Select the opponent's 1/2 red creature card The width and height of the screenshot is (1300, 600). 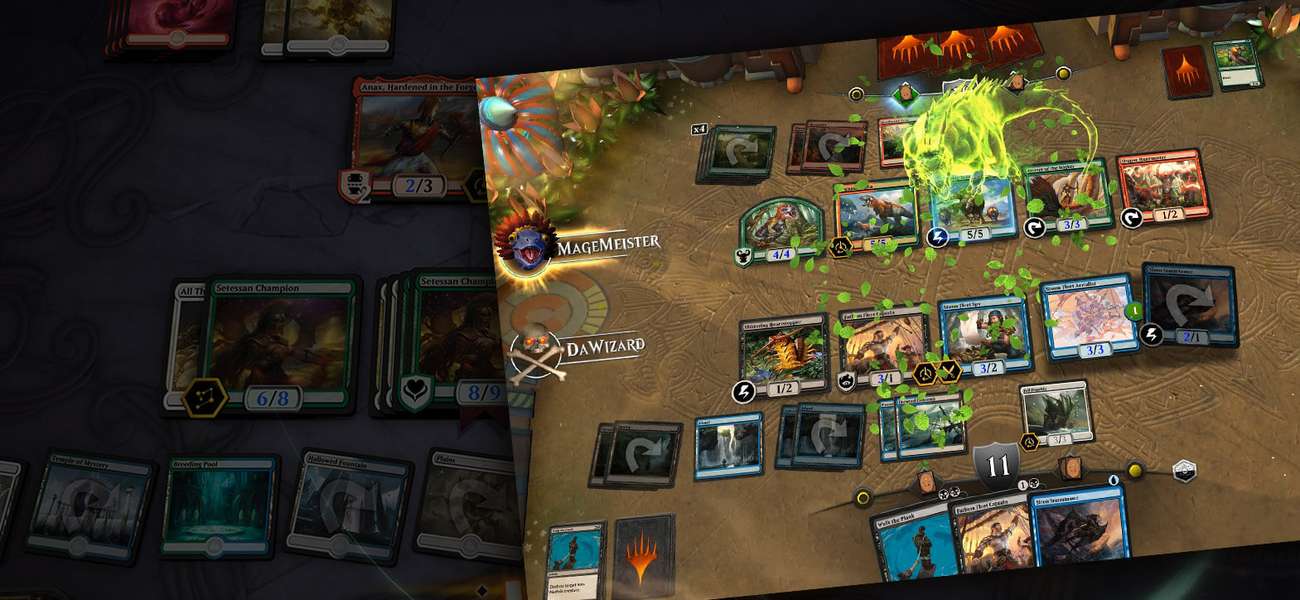click(x=1160, y=187)
